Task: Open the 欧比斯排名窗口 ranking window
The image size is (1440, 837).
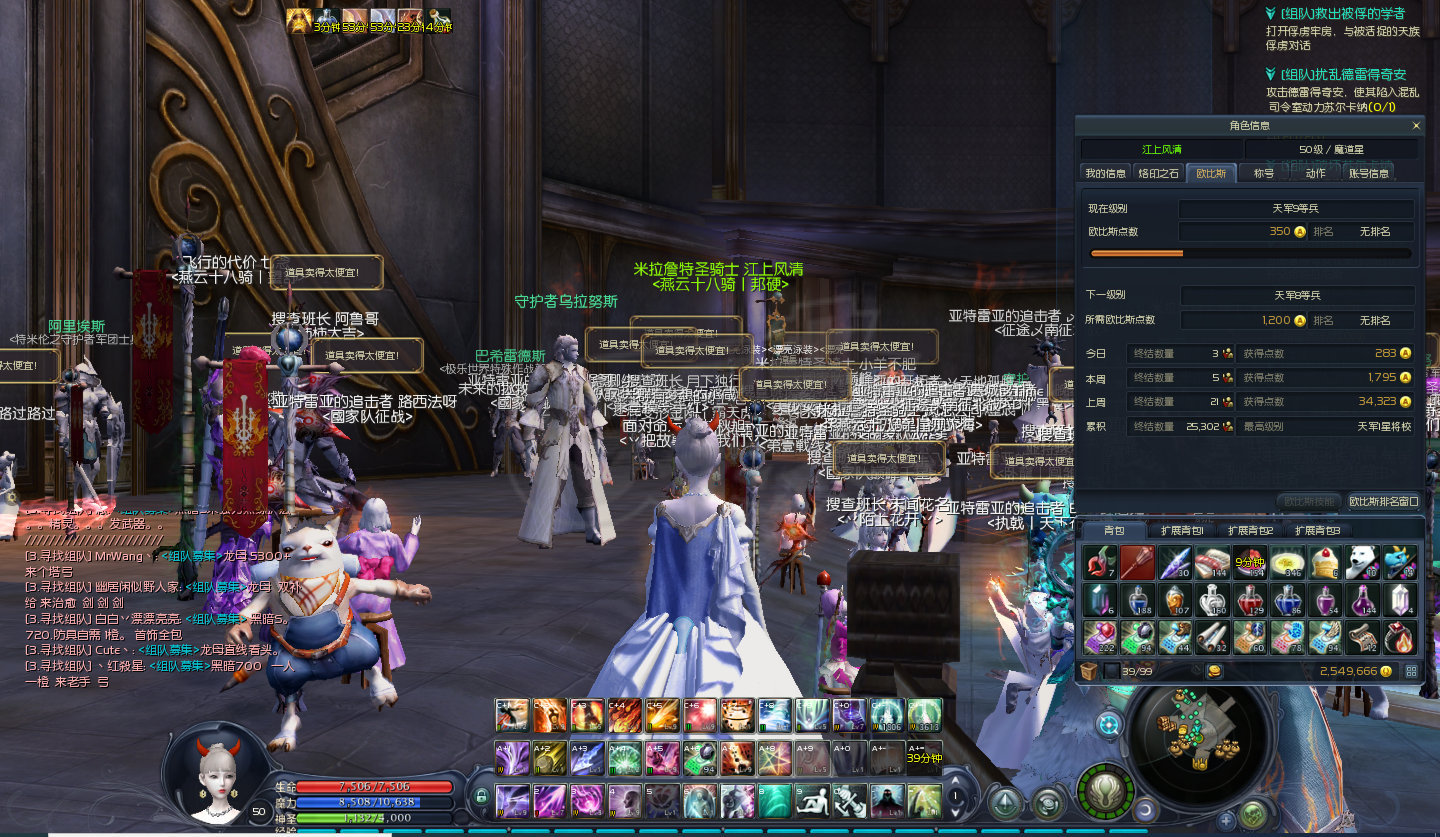Action: tap(1383, 501)
